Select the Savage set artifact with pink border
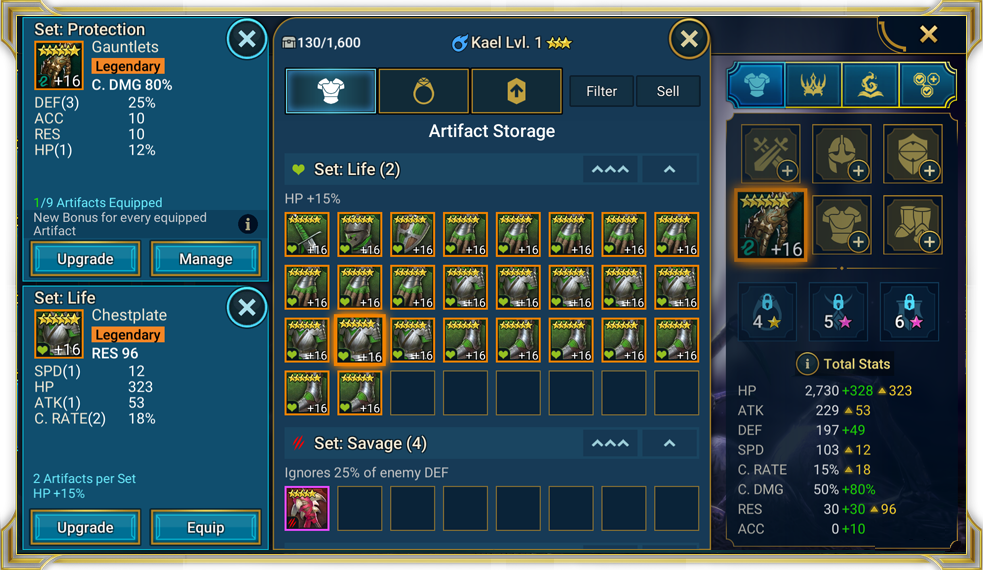Image resolution: width=983 pixels, height=570 pixels. point(307,508)
